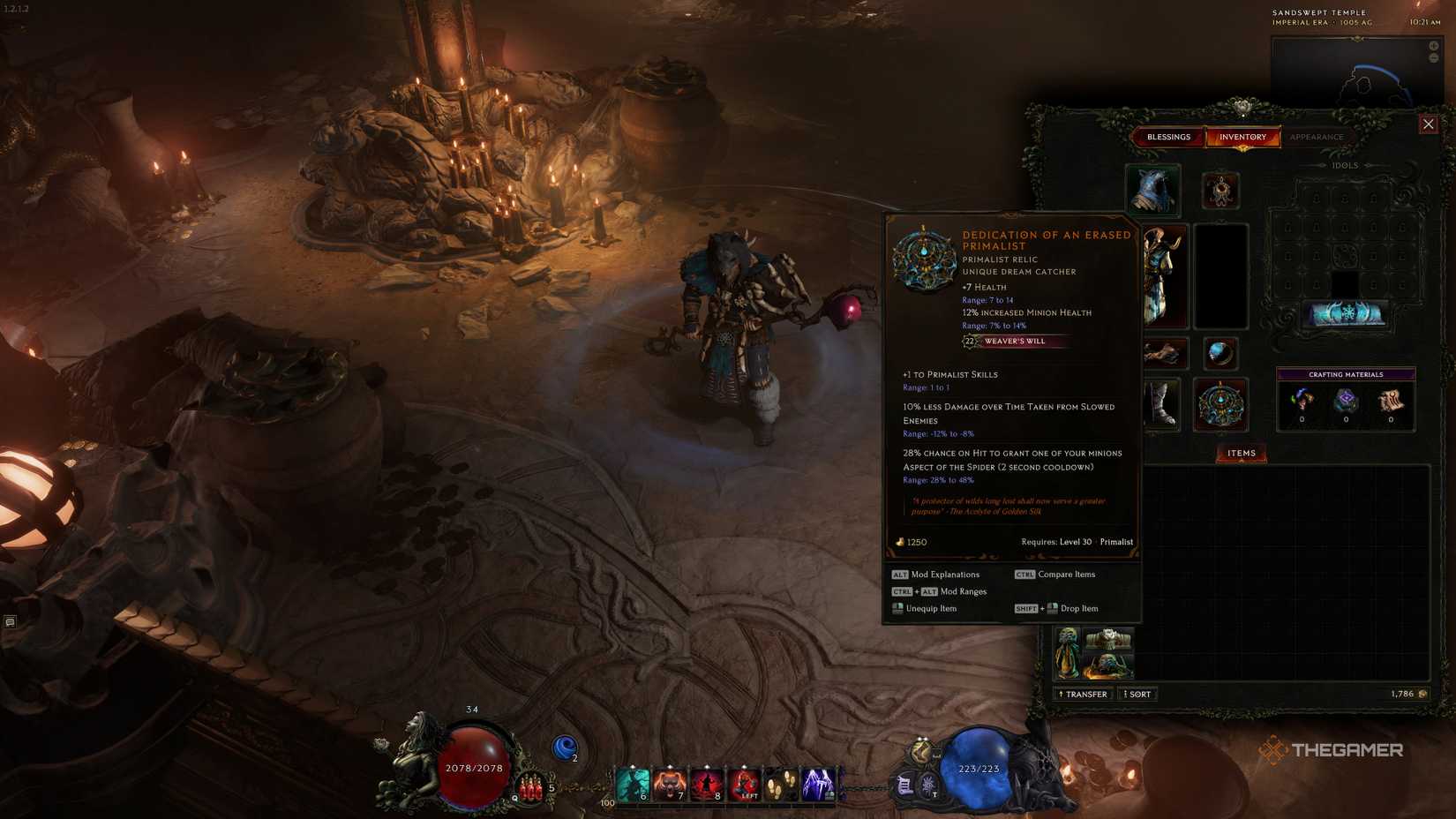Click the glyph crafting material showing zero count
1456x819 pixels.
click(x=1390, y=399)
